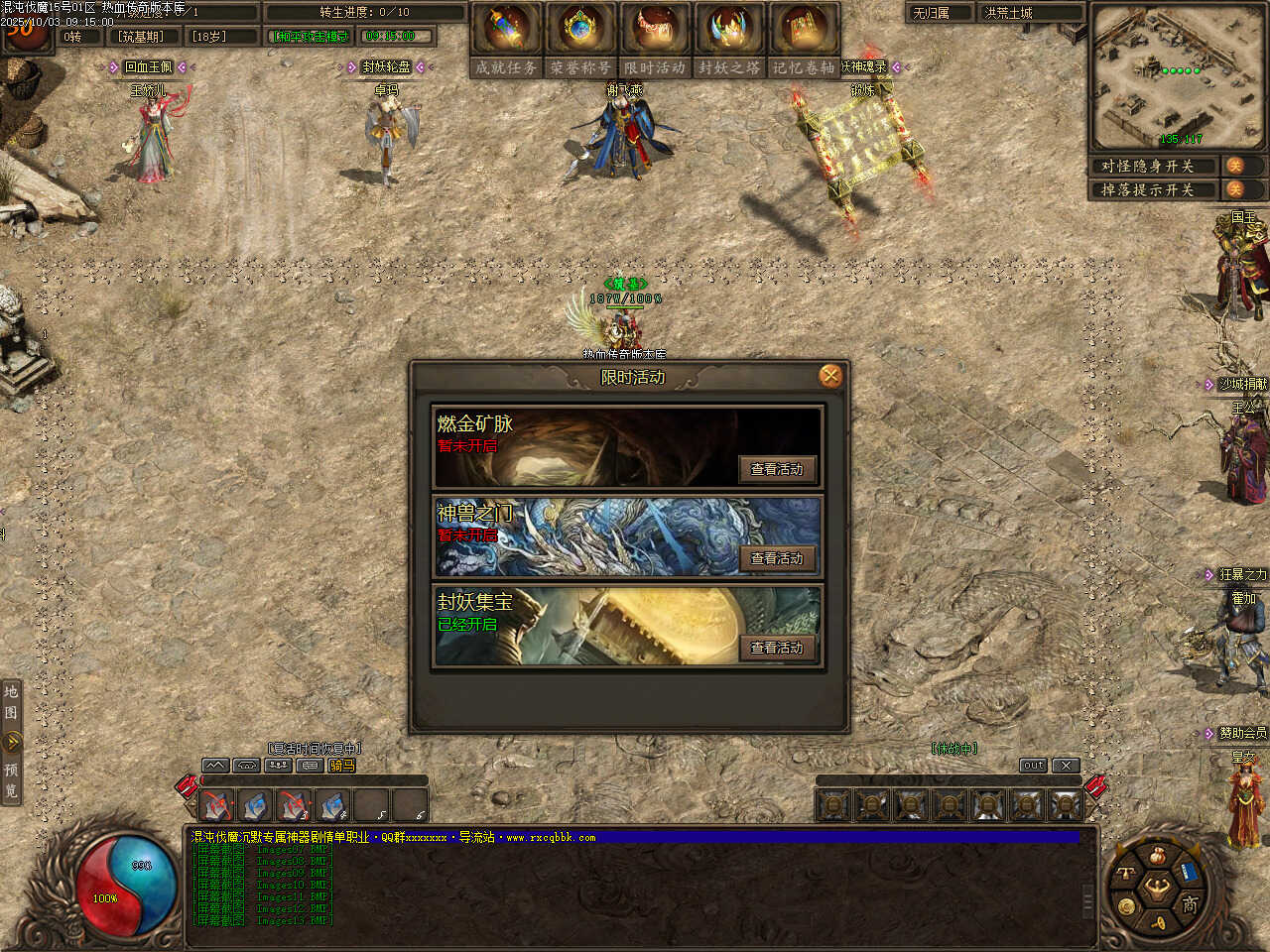This screenshot has width=1270, height=952.
Task: Open the 限时活动 timed events icon
Action: [655, 30]
